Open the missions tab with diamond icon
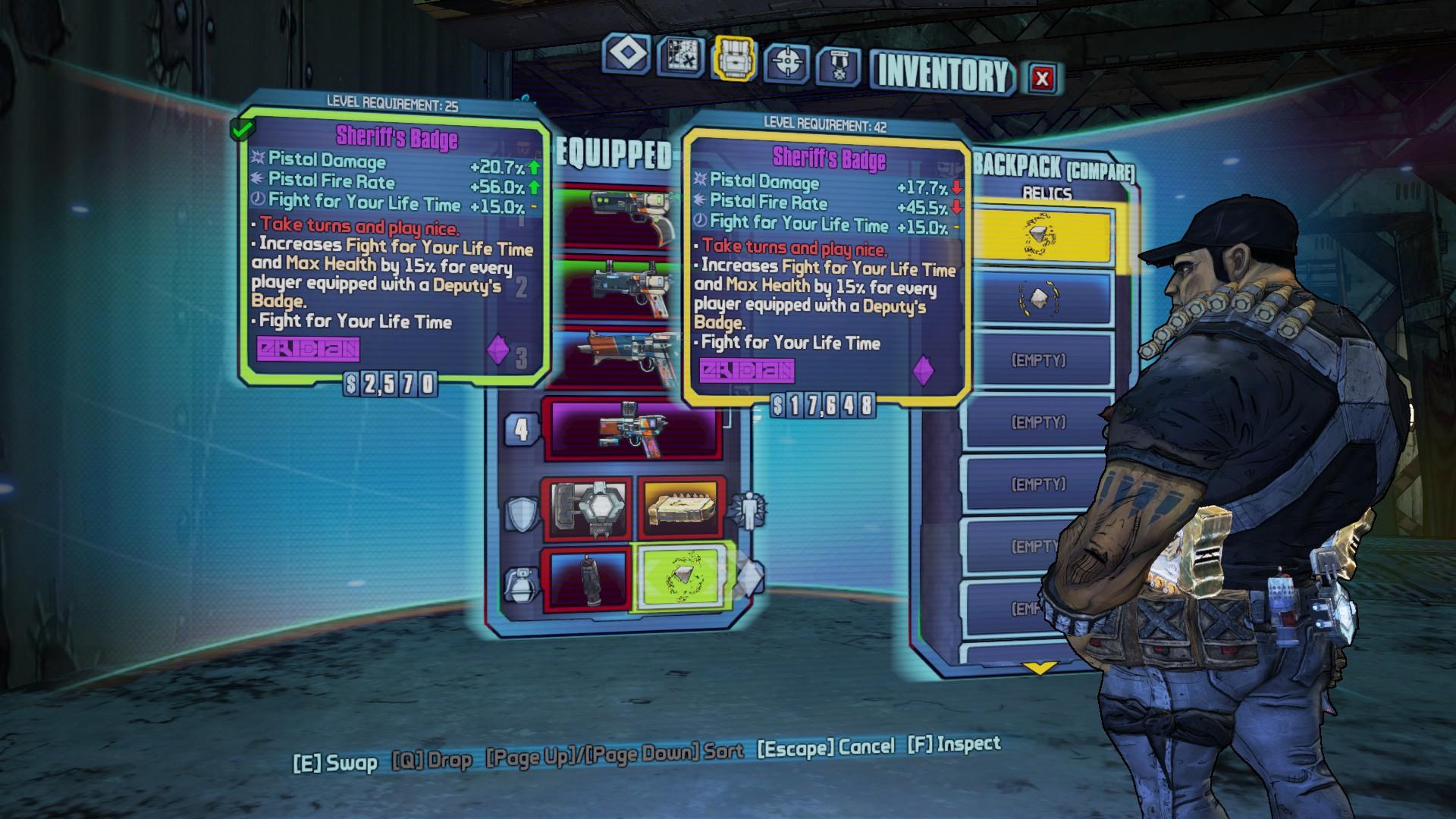This screenshot has height=819, width=1456. 626,55
